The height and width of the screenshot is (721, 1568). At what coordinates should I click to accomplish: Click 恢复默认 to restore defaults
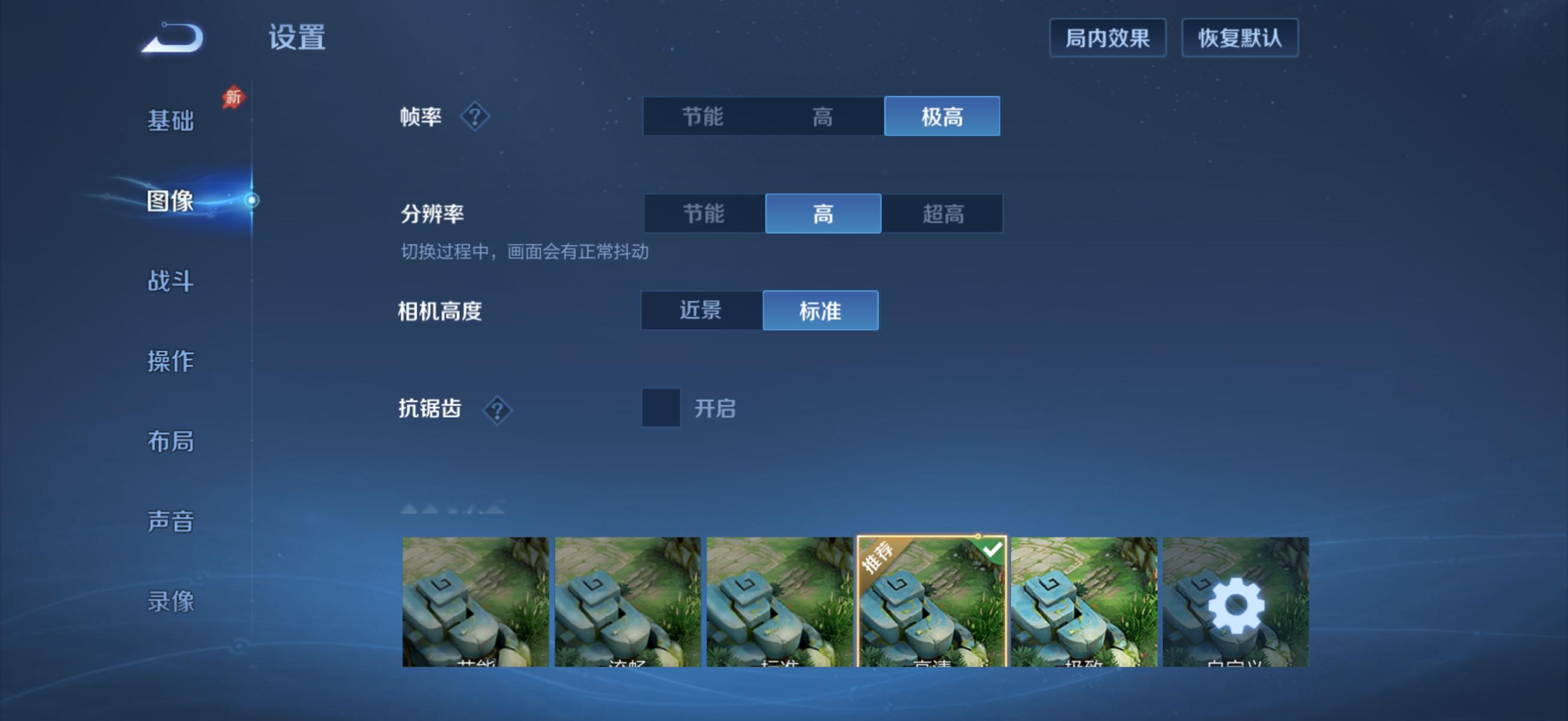tap(1239, 38)
